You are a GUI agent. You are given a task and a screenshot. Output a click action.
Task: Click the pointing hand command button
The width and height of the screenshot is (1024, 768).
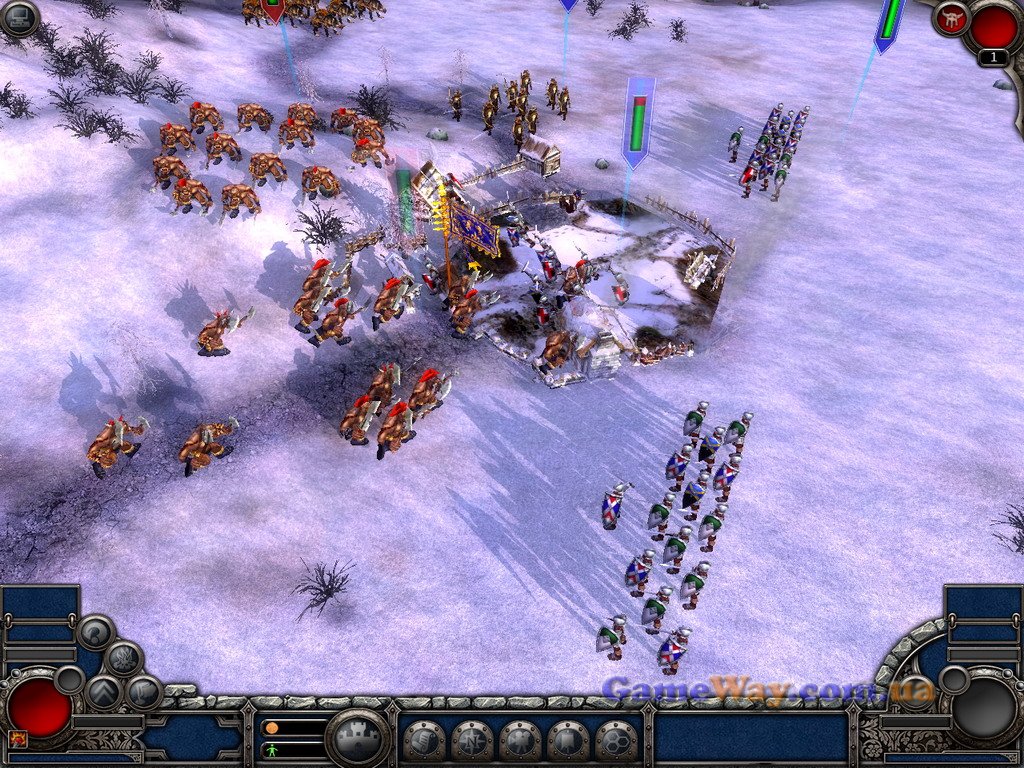(x=424, y=741)
